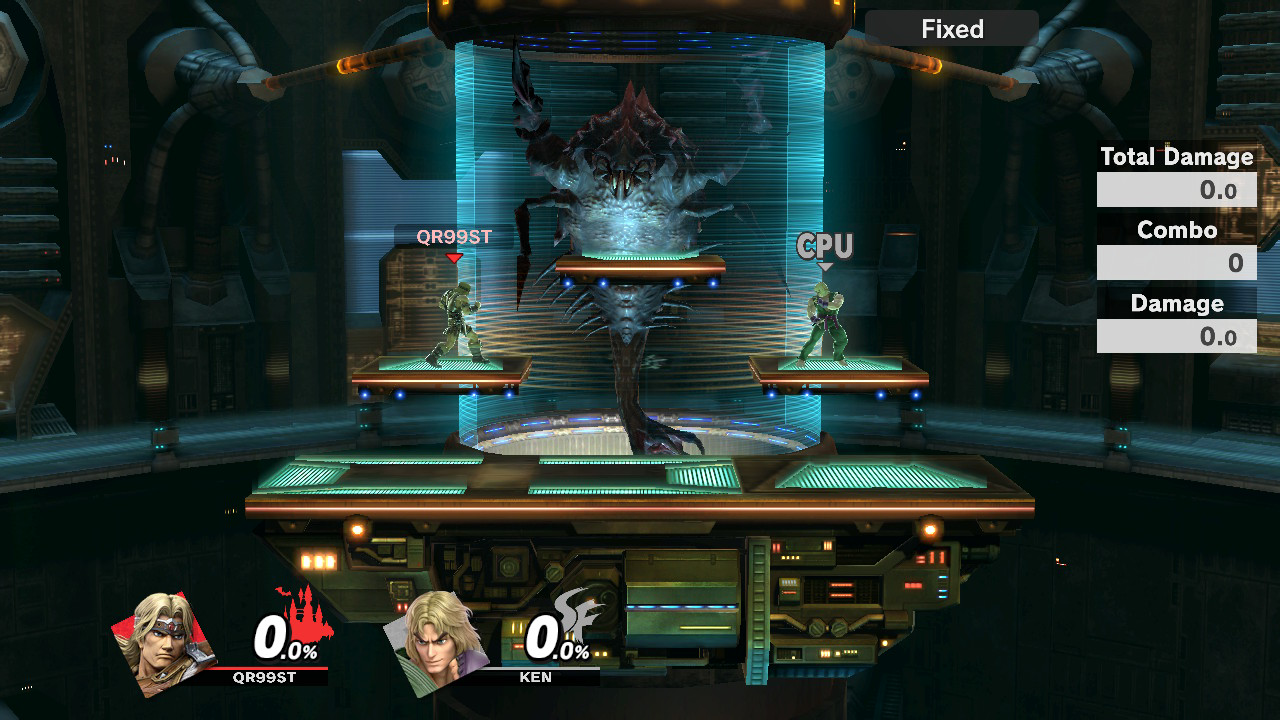
Task: Click the QR99ST player name tag
Action: coord(454,237)
